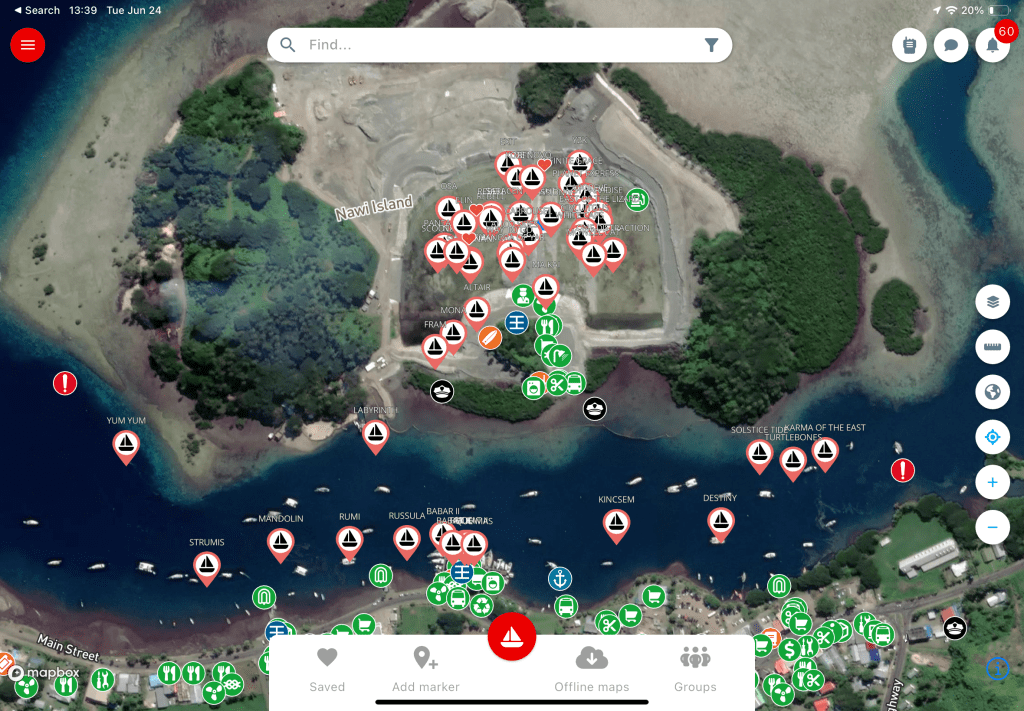Zoom out with the minus button
The height and width of the screenshot is (711, 1024).
(x=992, y=526)
